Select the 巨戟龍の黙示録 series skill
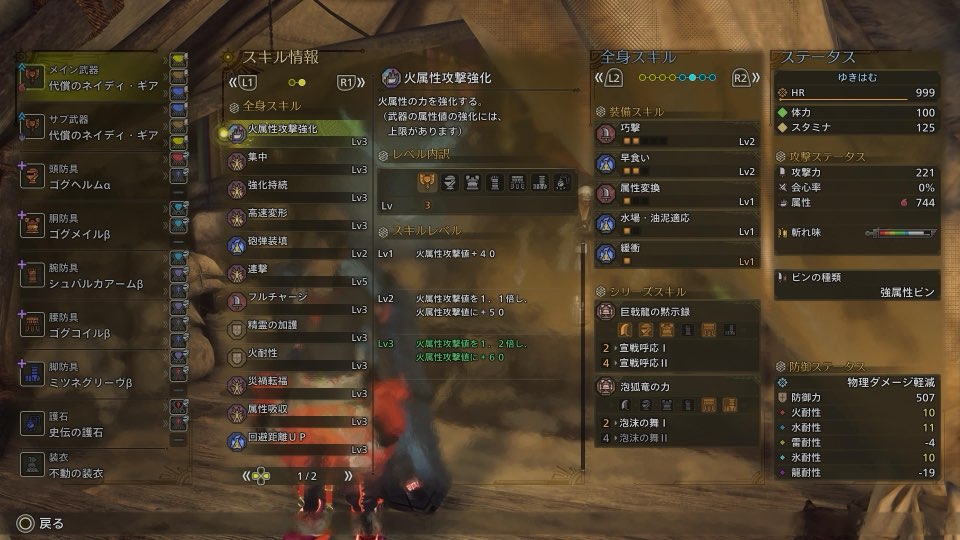This screenshot has width=960, height=540. point(677,312)
